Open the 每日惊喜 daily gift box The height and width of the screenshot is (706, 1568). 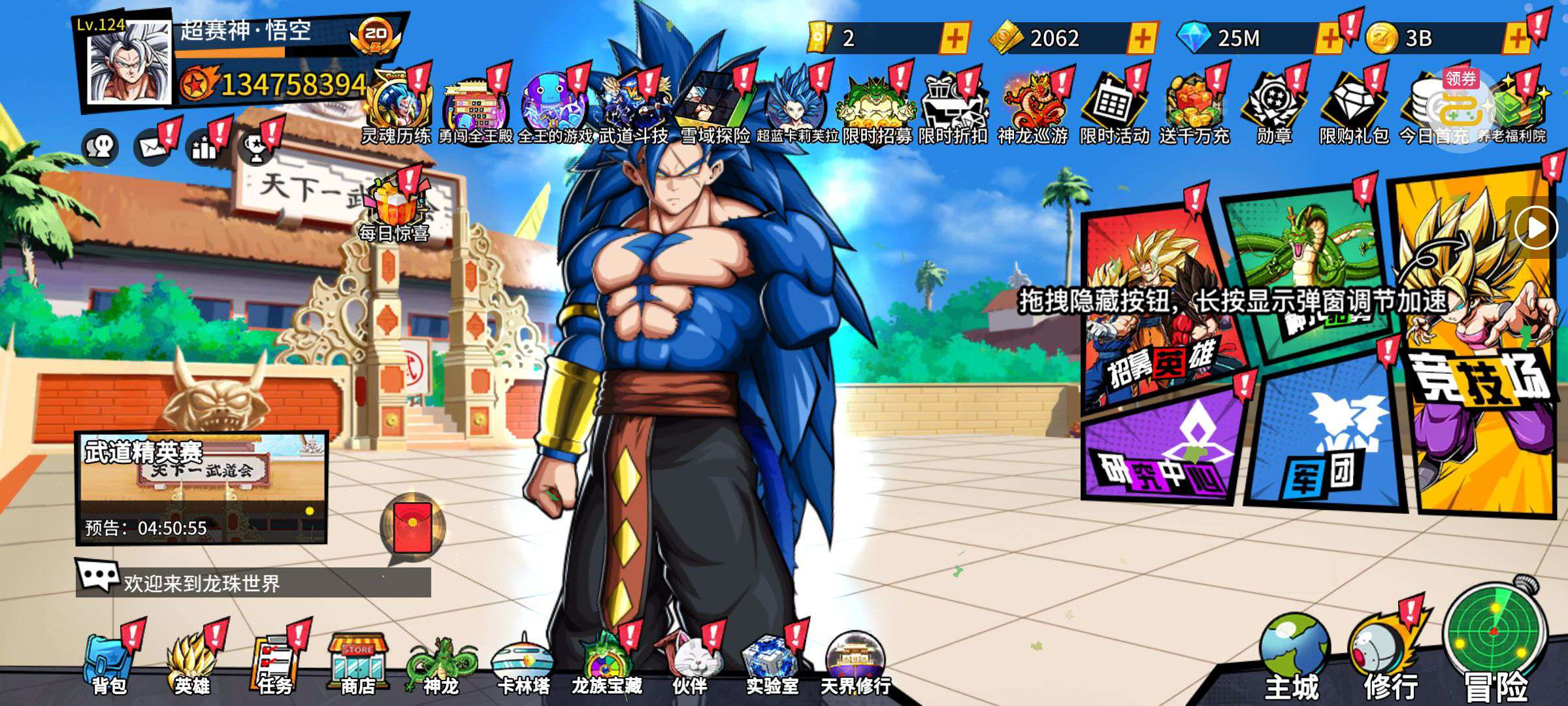394,206
